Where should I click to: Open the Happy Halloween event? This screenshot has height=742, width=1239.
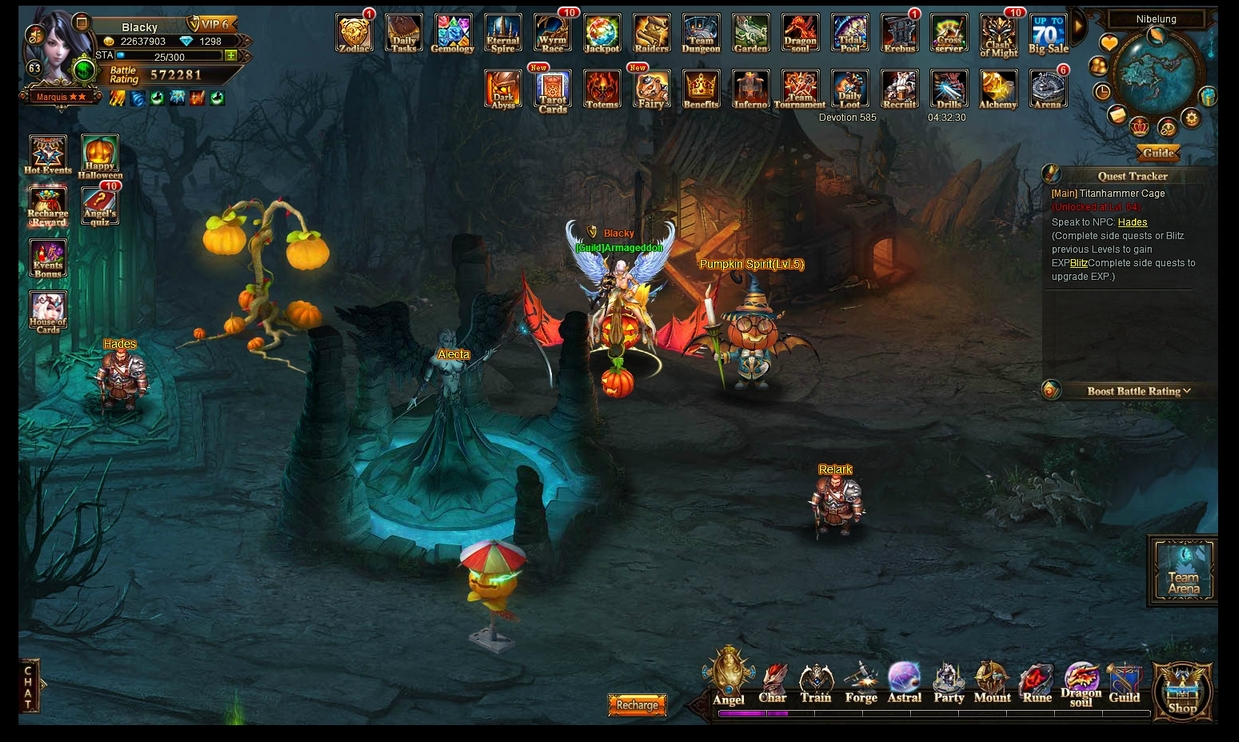tap(99, 156)
